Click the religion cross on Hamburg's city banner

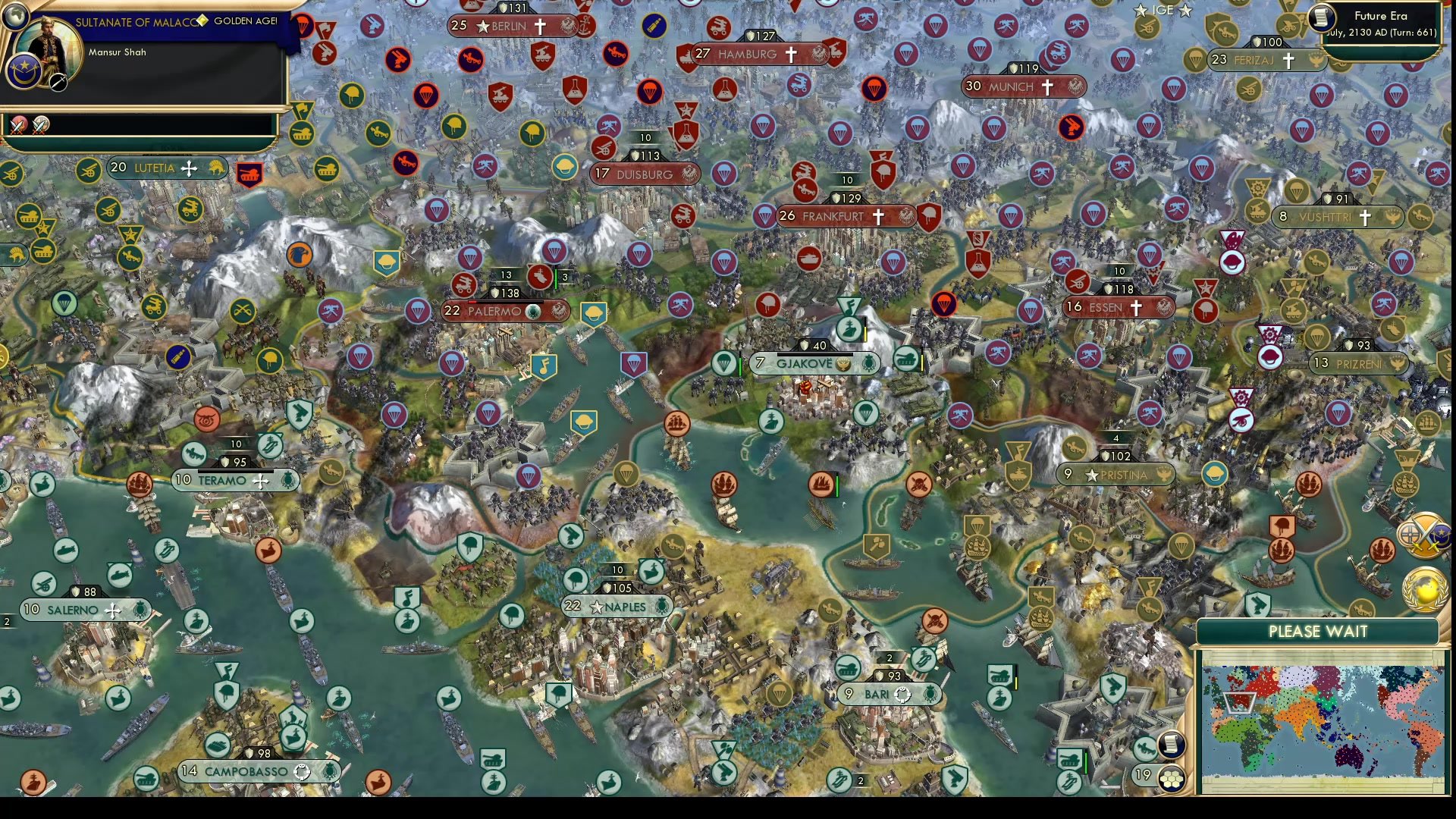pos(791,54)
